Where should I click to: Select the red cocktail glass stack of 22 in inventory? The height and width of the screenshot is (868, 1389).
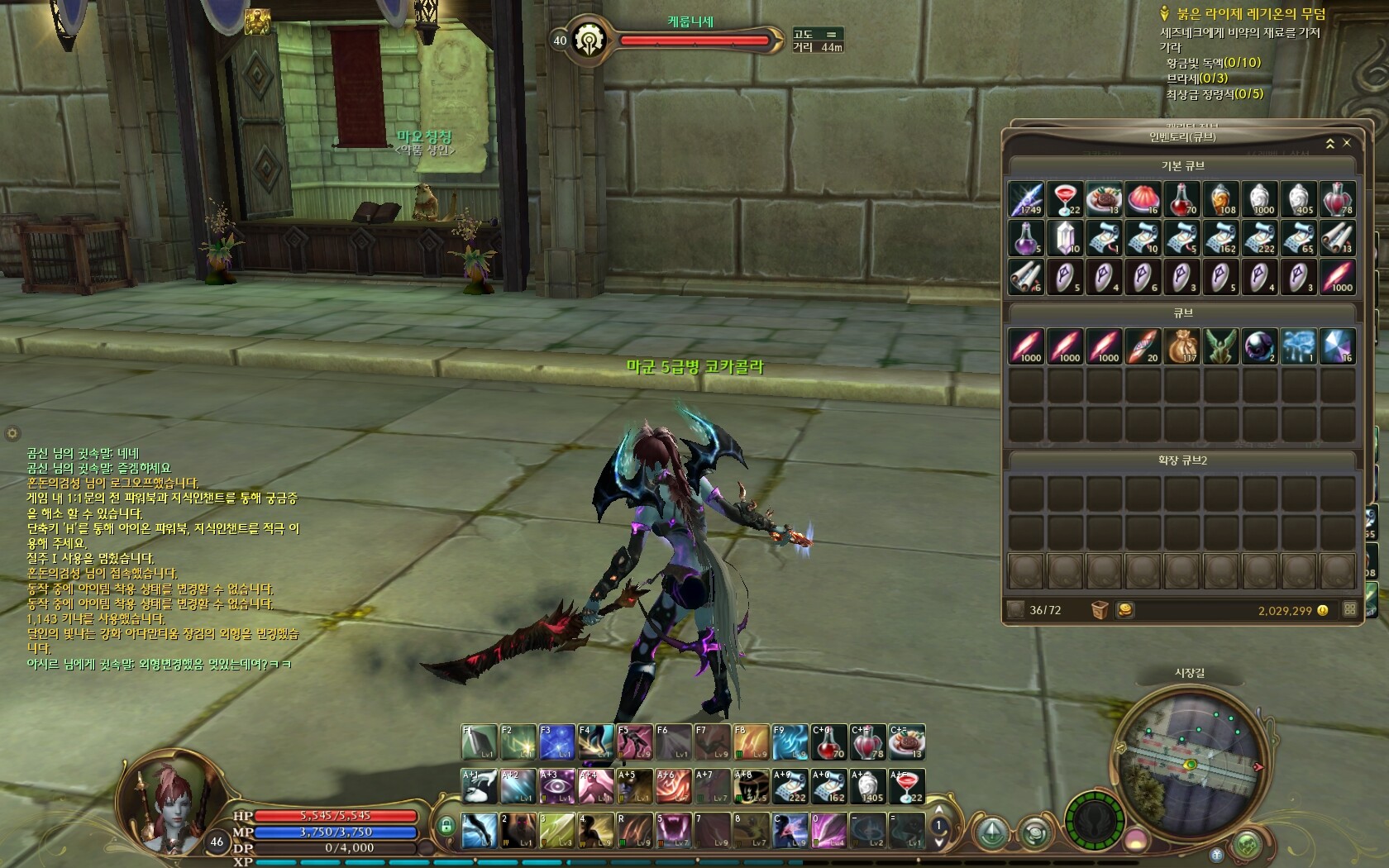[1065, 199]
